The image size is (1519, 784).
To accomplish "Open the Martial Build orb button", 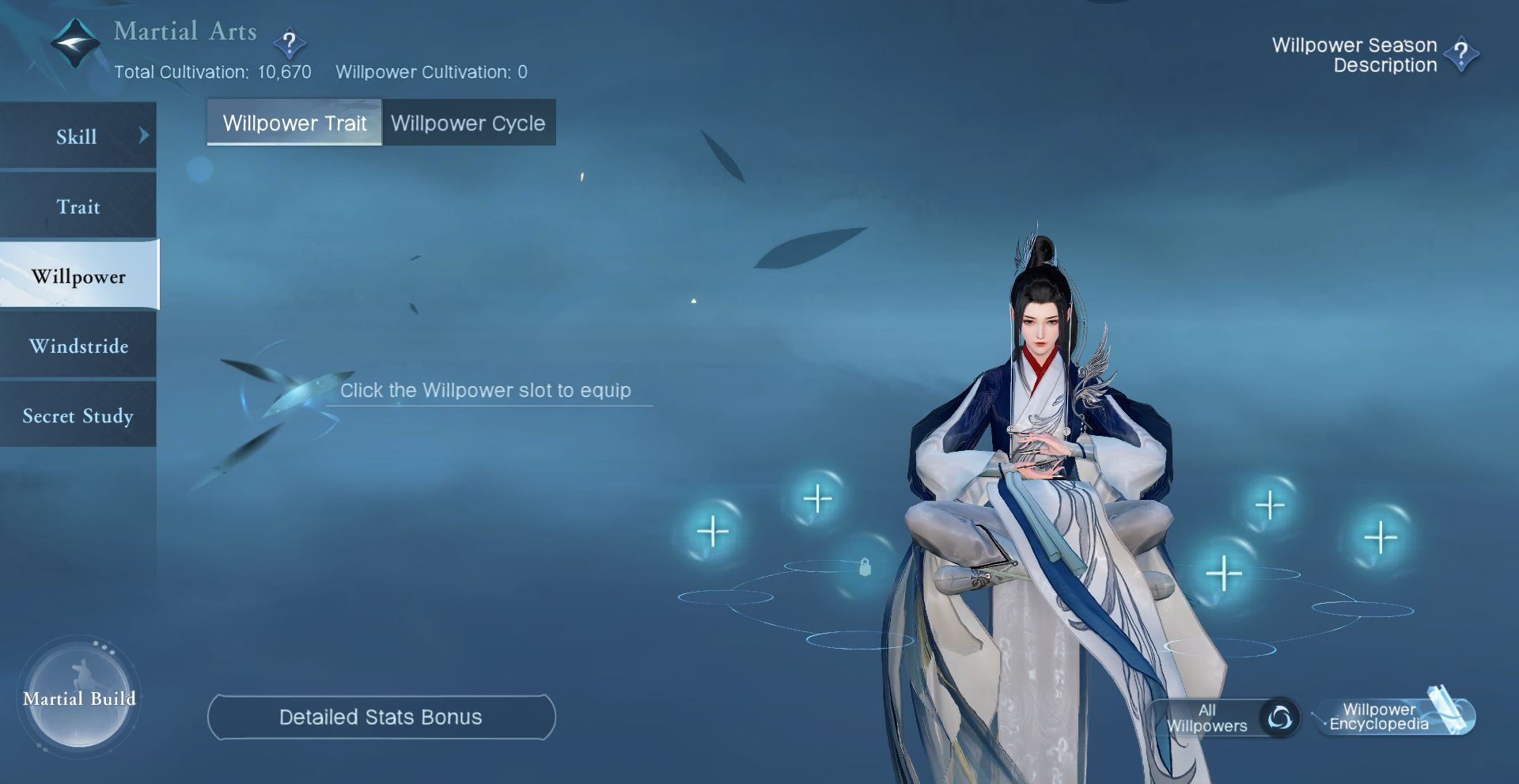I will pos(79,698).
